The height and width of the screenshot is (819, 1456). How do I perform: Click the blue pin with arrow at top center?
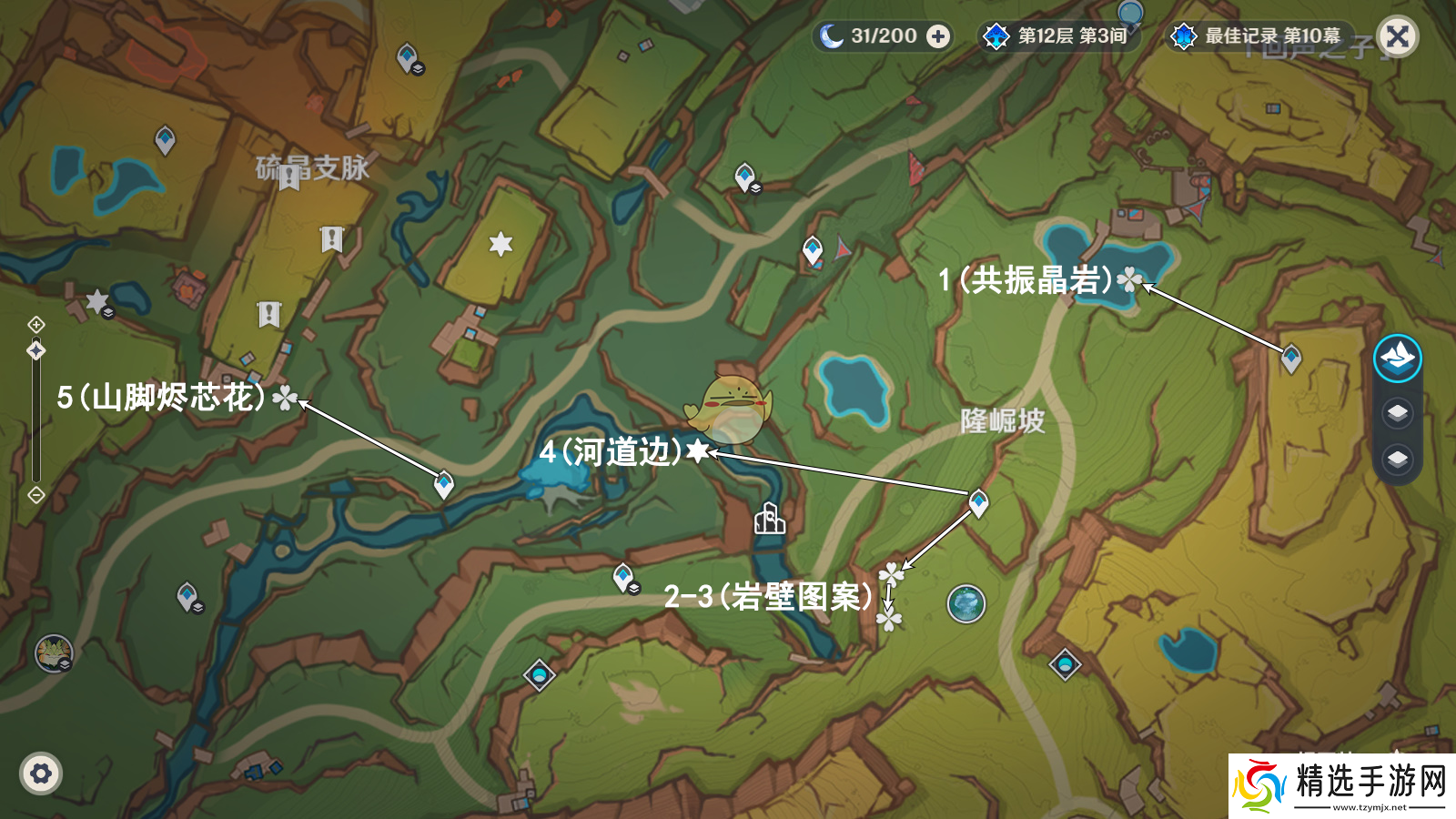[813, 246]
